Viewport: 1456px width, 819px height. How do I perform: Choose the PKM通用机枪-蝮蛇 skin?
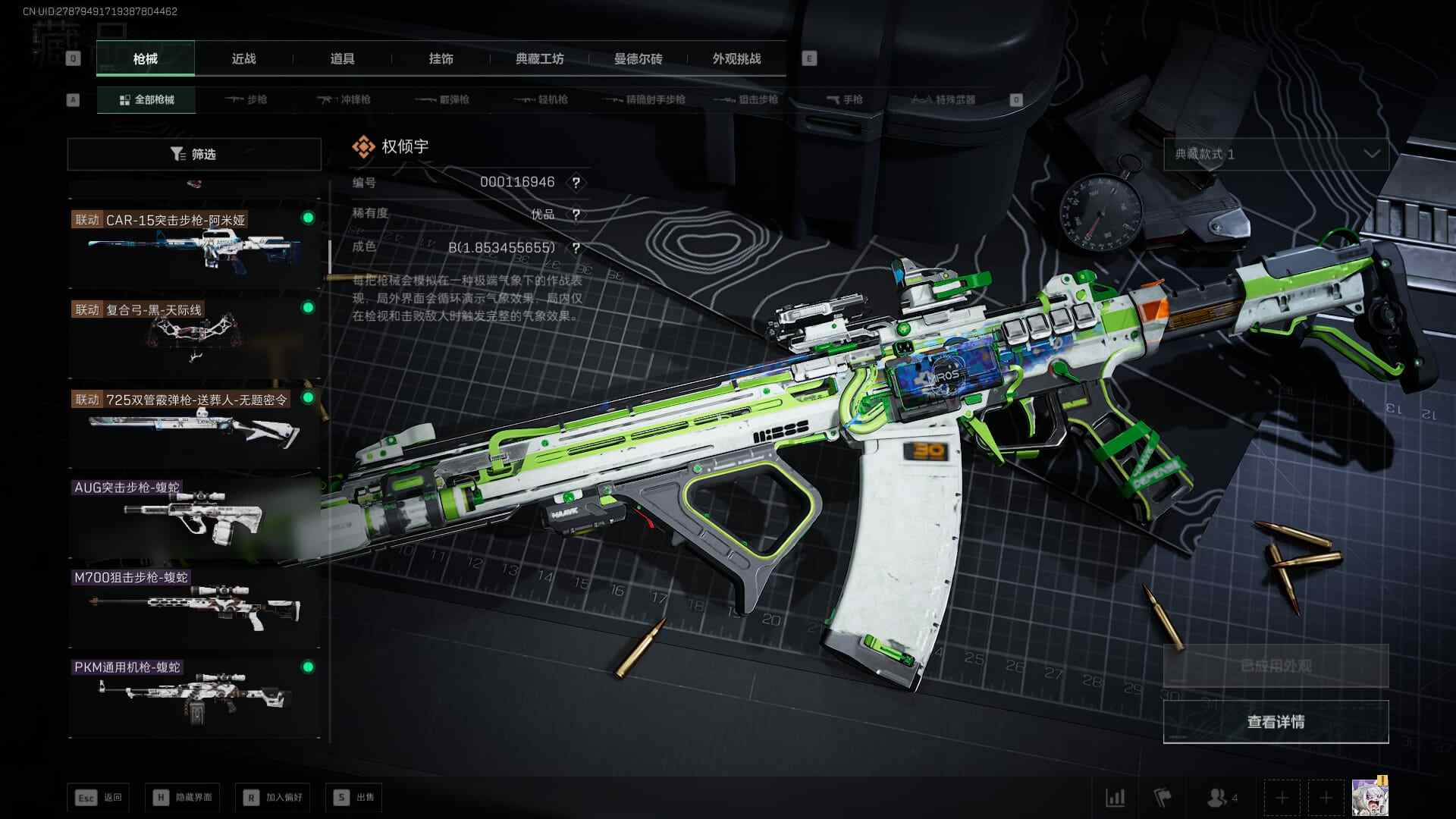194,693
